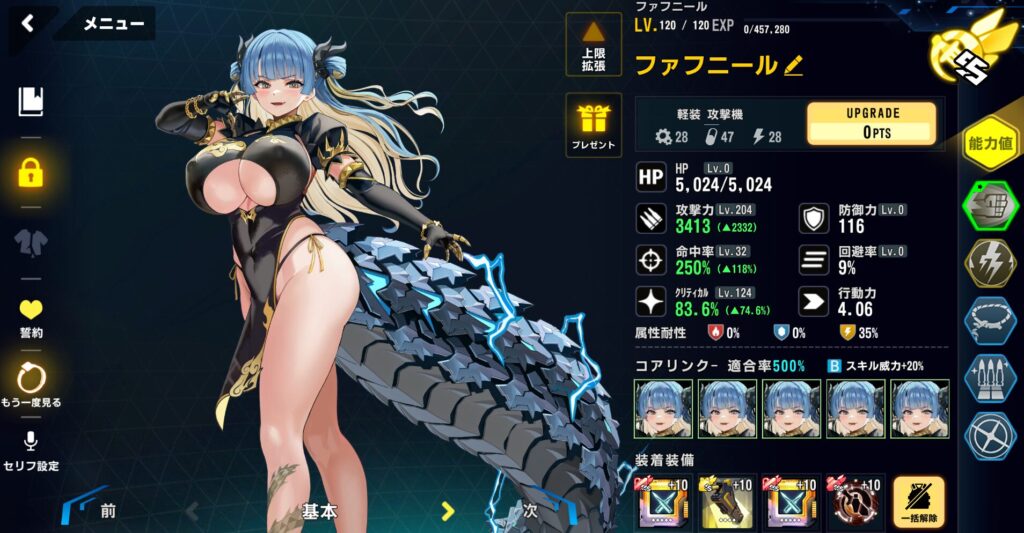Click the UPGRADE 0PTS button
Image resolution: width=1024 pixels, height=533 pixels.
click(871, 124)
